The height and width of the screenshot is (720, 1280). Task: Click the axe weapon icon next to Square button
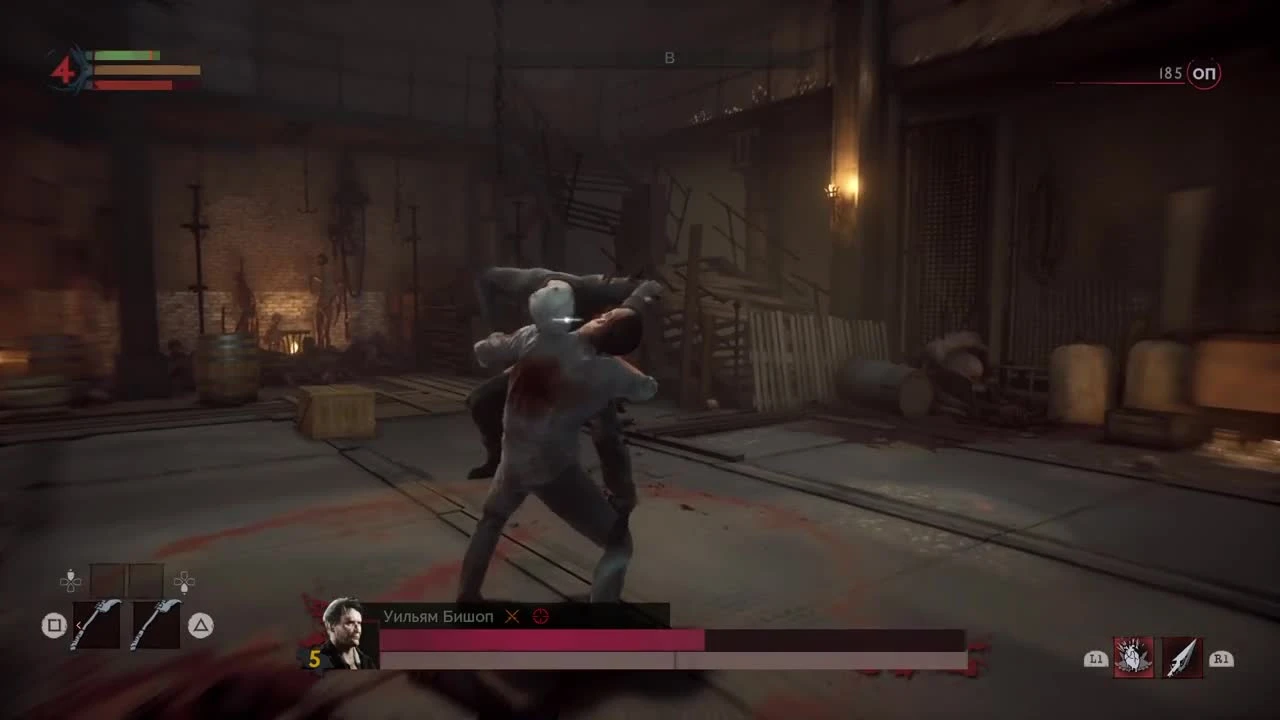pyautogui.click(x=96, y=626)
